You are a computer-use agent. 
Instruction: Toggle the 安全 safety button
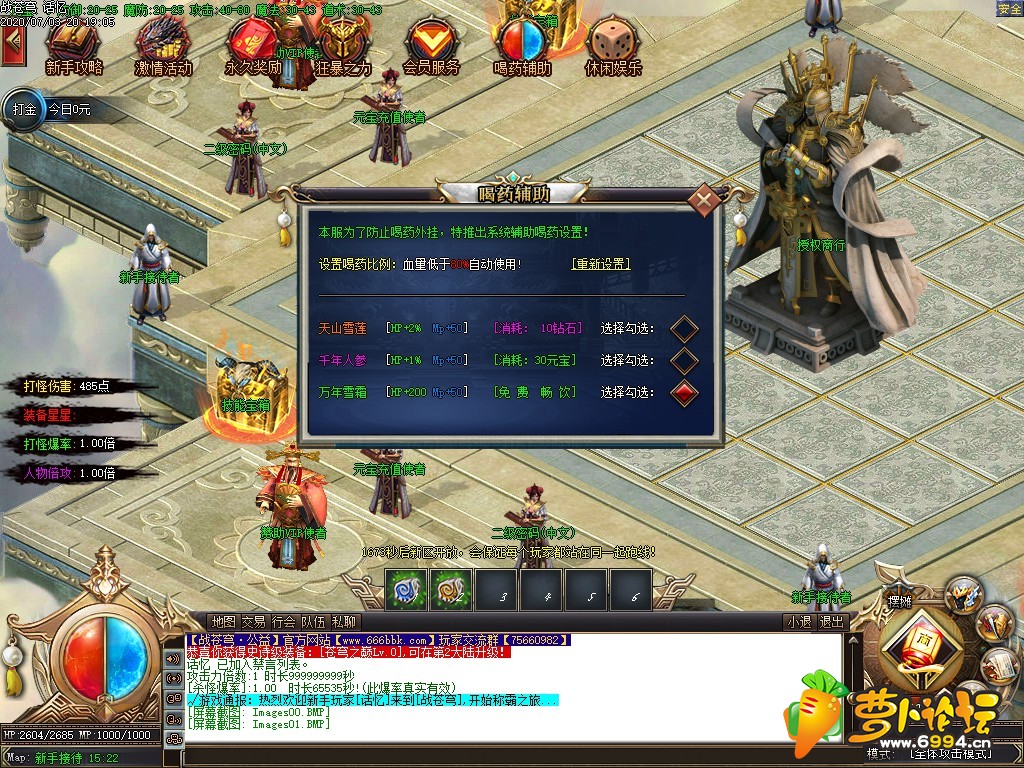click(x=1009, y=9)
